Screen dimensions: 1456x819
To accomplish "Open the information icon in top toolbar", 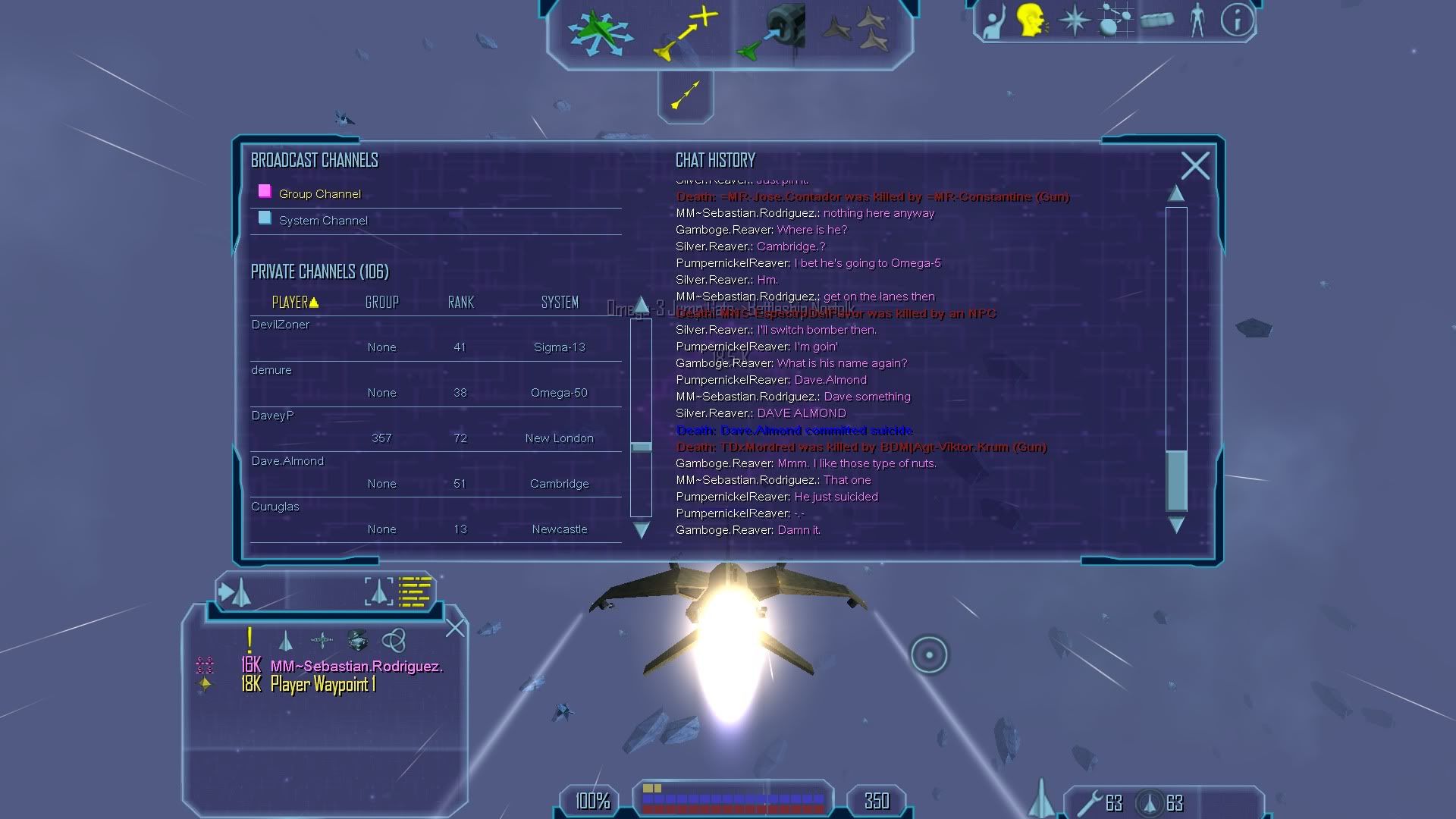I will tap(1237, 20).
